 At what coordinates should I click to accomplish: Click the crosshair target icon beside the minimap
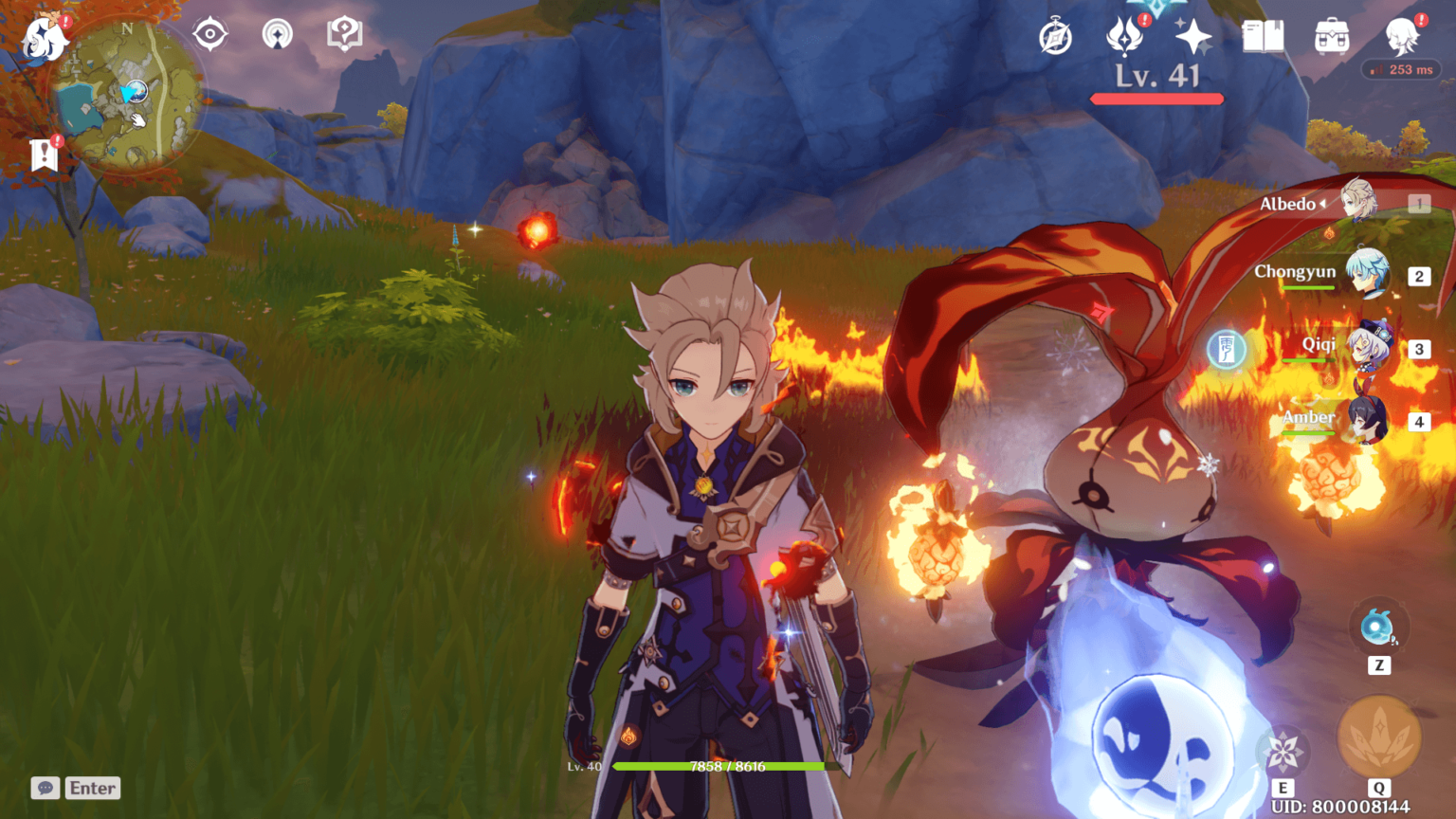tap(209, 35)
